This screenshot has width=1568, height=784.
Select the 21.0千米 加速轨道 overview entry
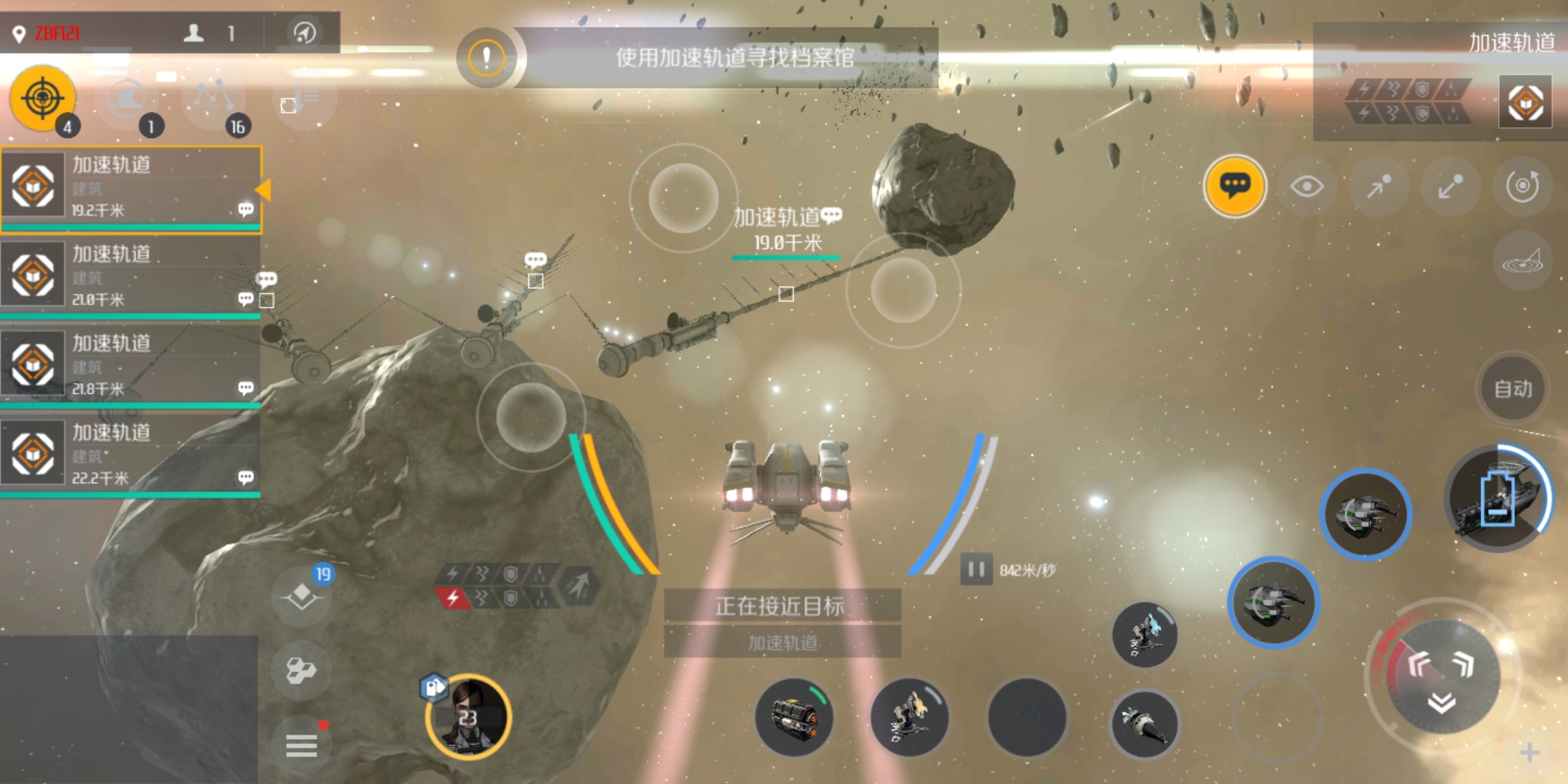pyautogui.click(x=131, y=277)
